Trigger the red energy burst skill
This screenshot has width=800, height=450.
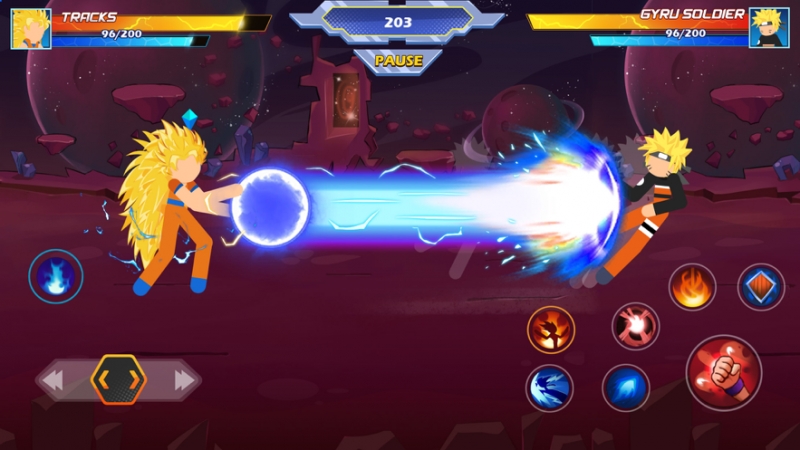tap(635, 326)
